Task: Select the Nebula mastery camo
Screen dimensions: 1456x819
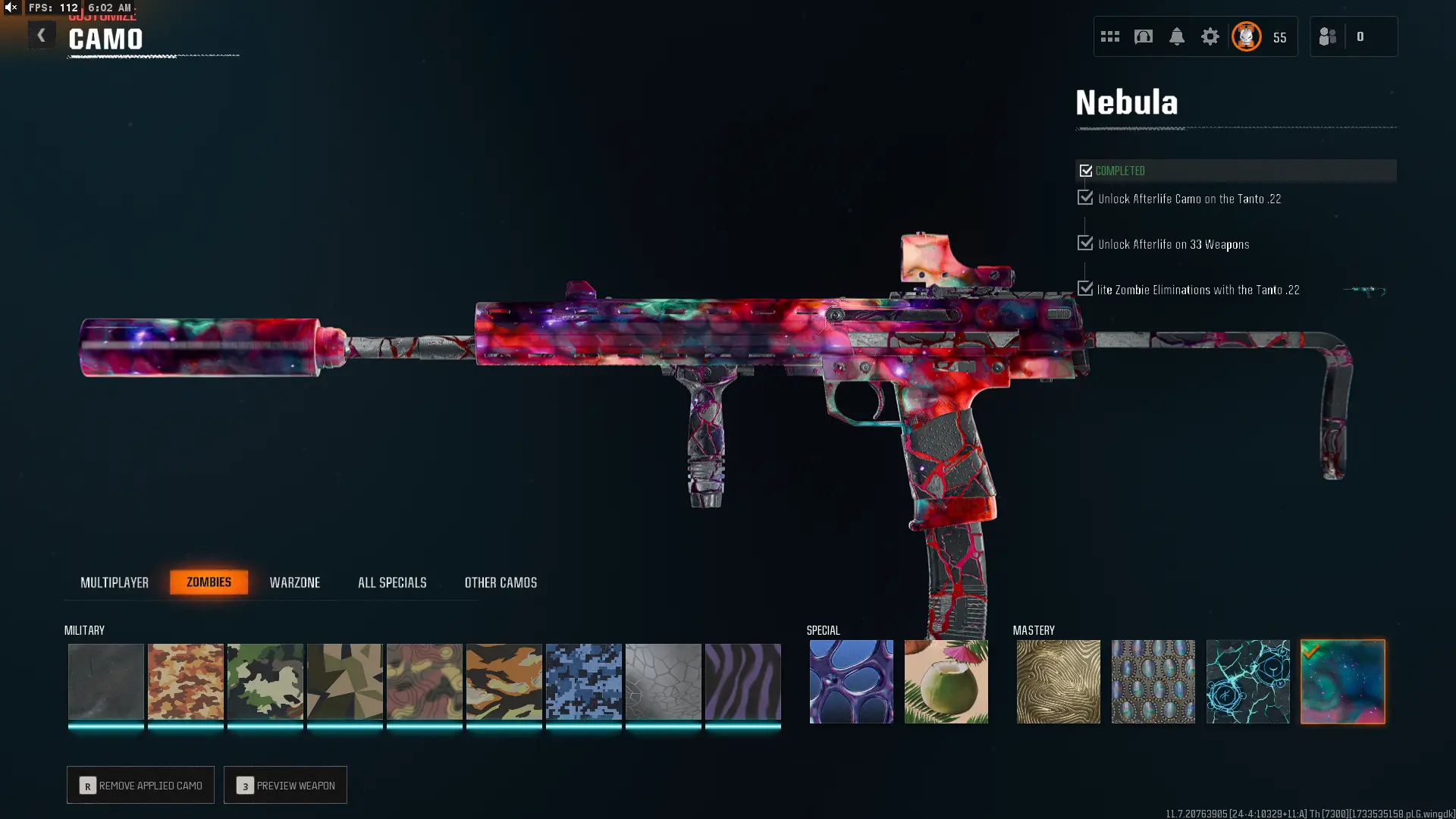Action: coord(1342,681)
